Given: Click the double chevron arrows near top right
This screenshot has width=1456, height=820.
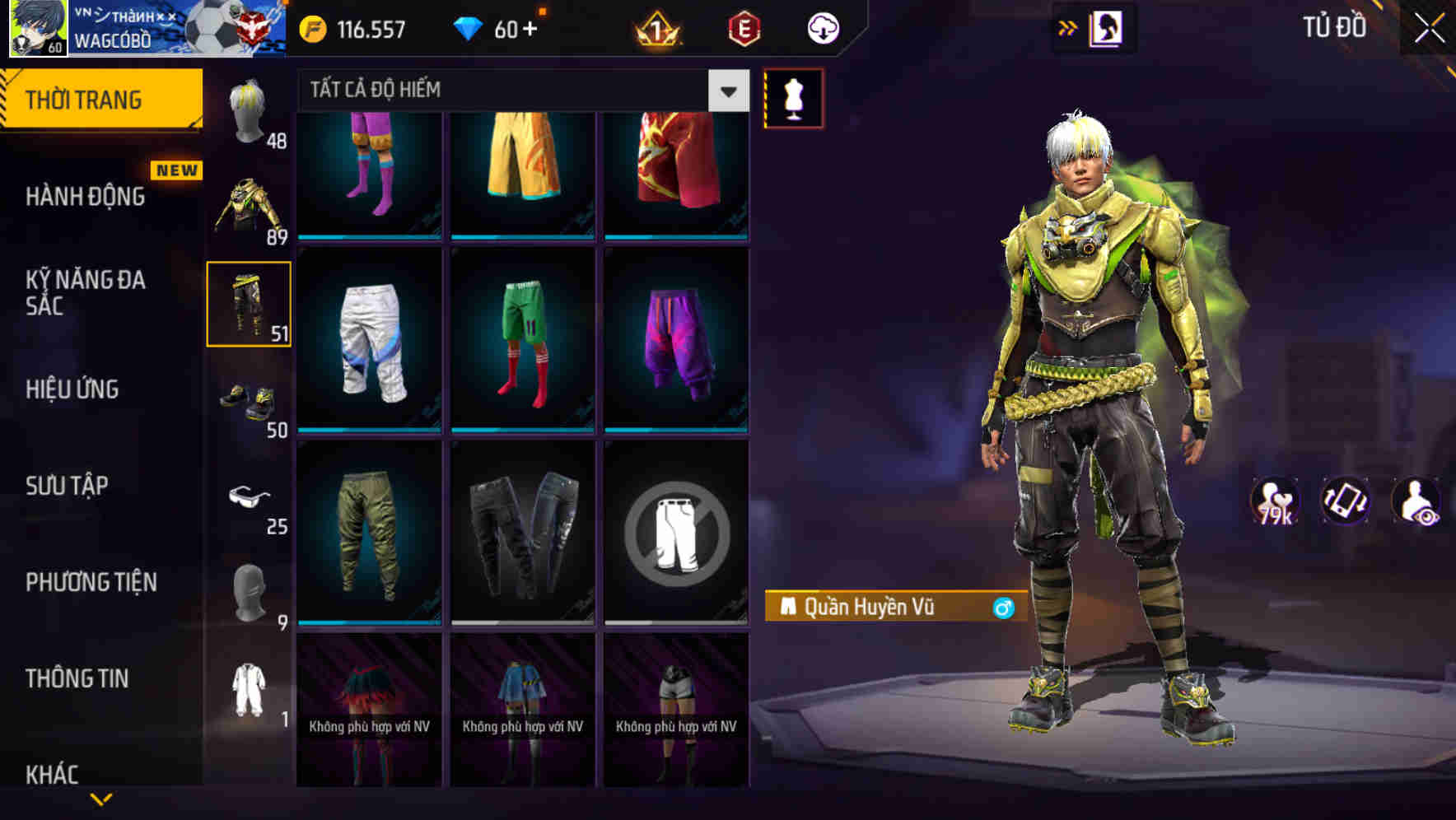Looking at the screenshot, I should [1066, 26].
